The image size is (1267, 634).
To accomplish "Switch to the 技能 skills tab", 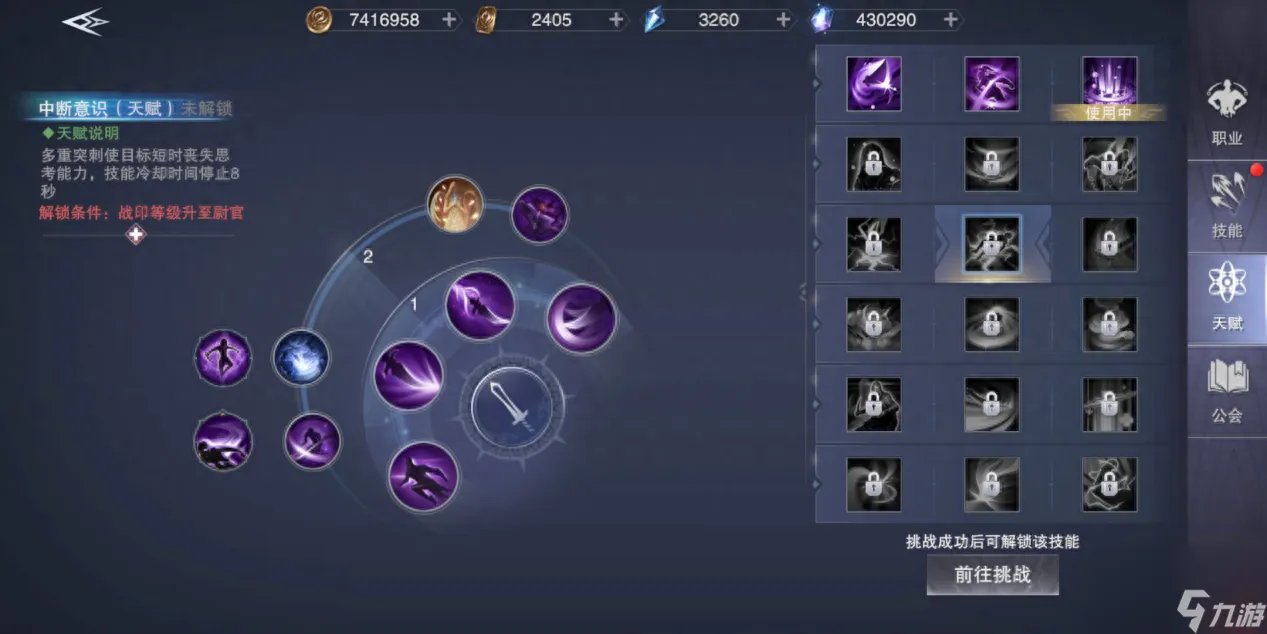I will [1226, 206].
